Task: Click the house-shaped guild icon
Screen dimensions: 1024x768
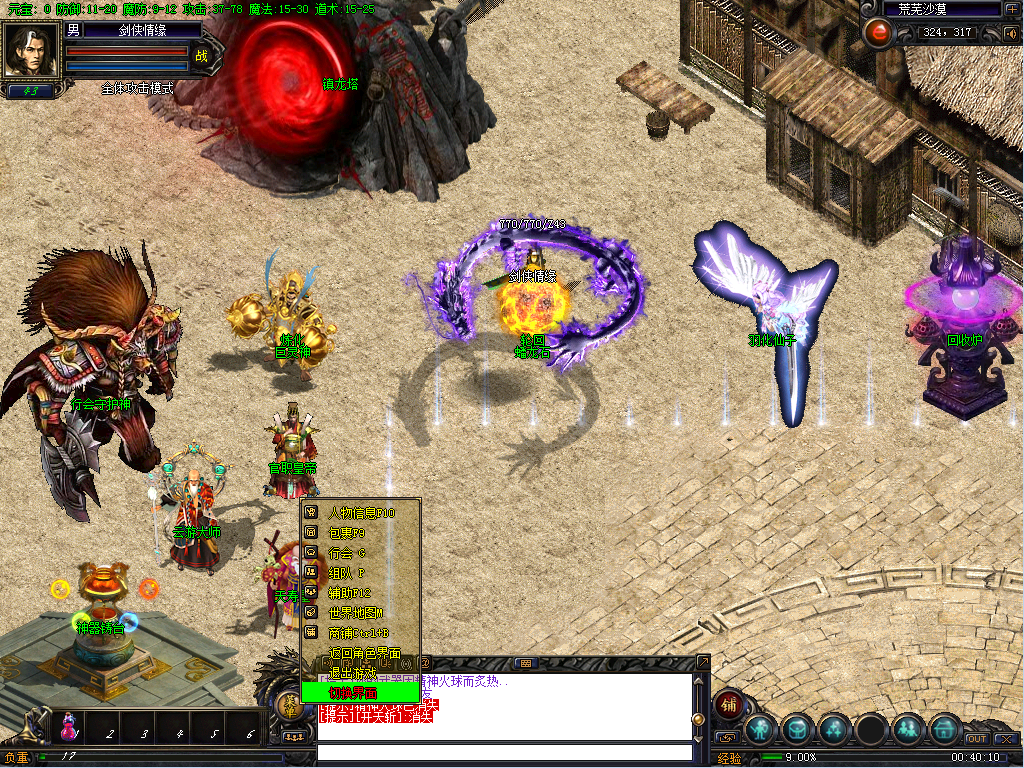Action: [944, 729]
